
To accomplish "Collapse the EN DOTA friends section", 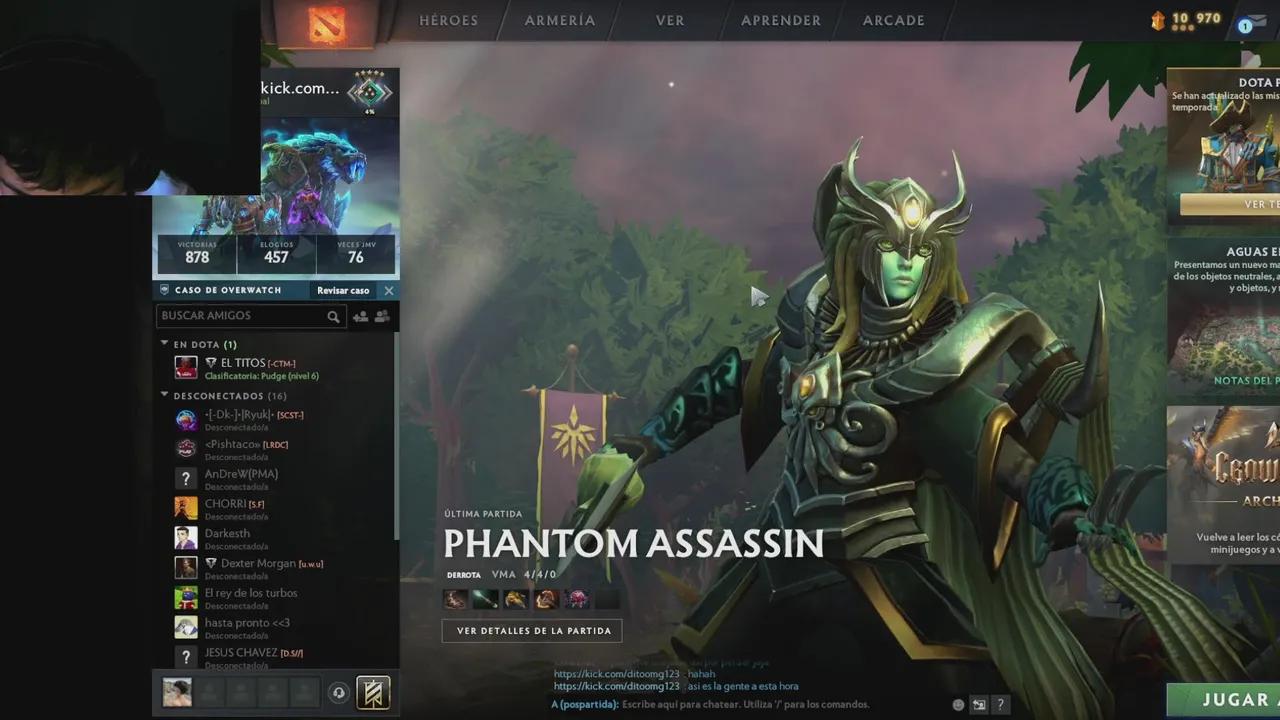I will click(x=164, y=343).
